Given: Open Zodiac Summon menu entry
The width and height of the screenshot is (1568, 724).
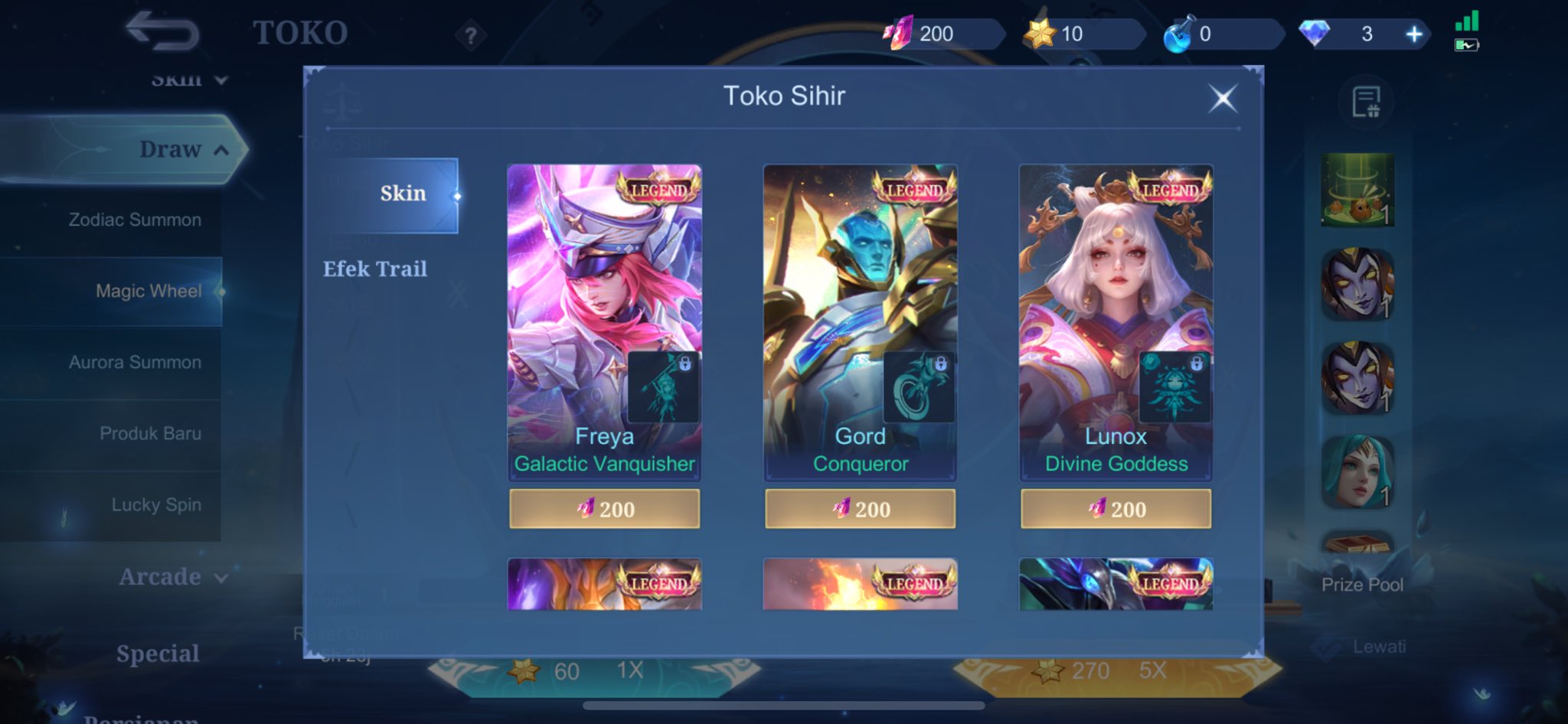Looking at the screenshot, I should coord(135,220).
